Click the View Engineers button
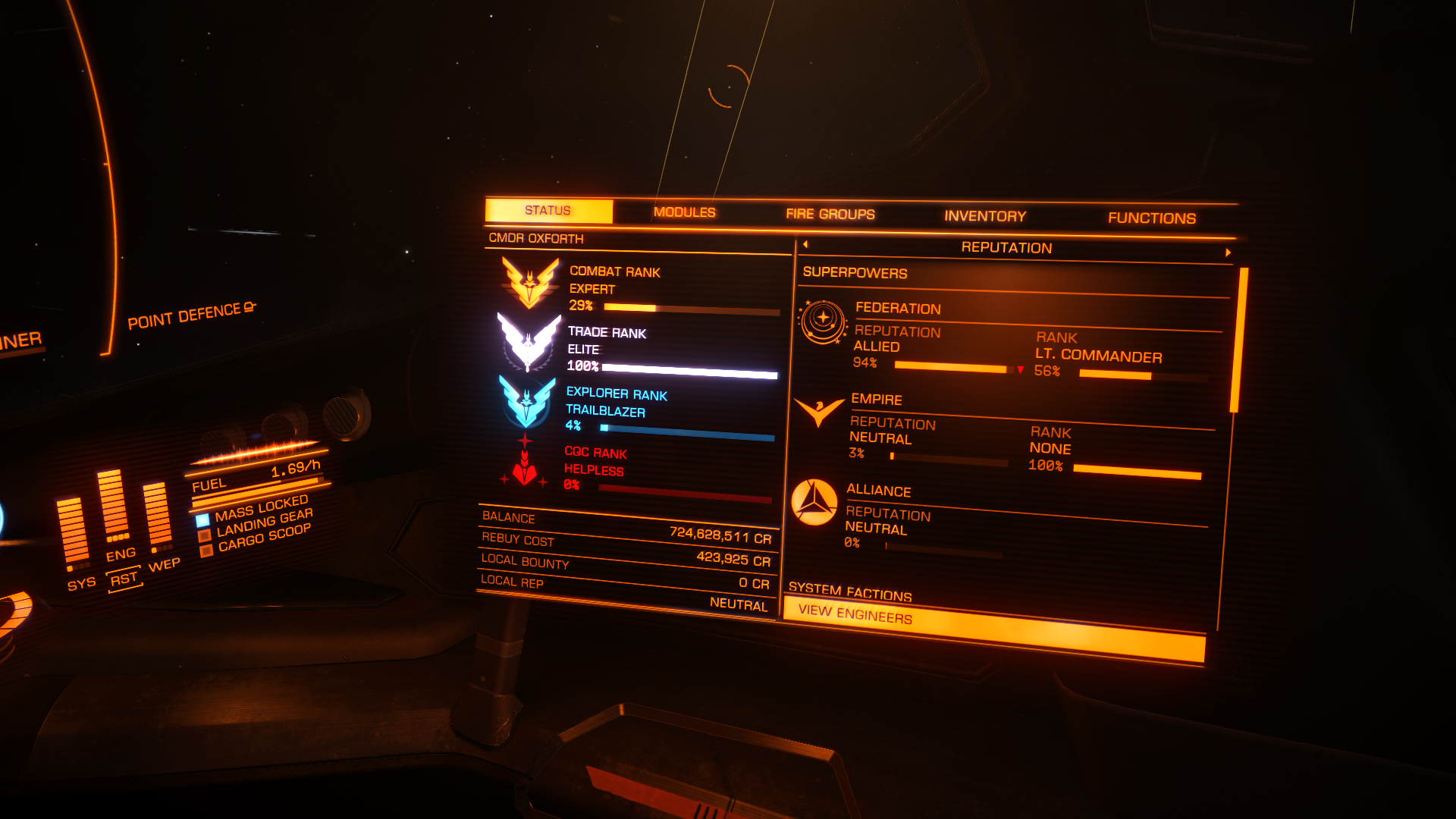 coord(993,628)
